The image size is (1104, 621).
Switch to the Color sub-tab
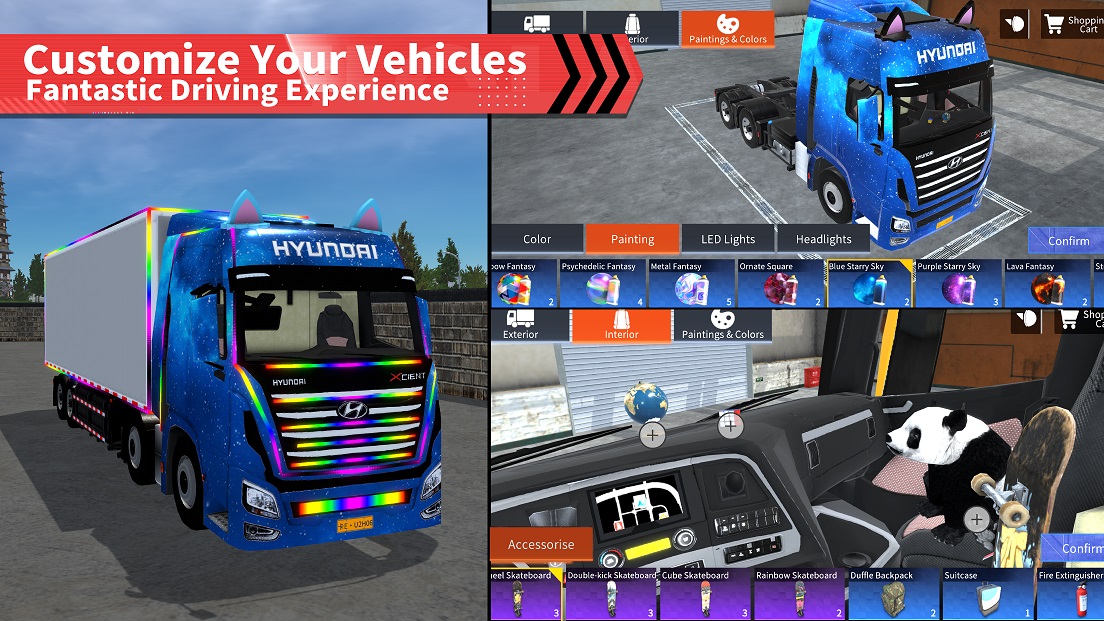(536, 239)
